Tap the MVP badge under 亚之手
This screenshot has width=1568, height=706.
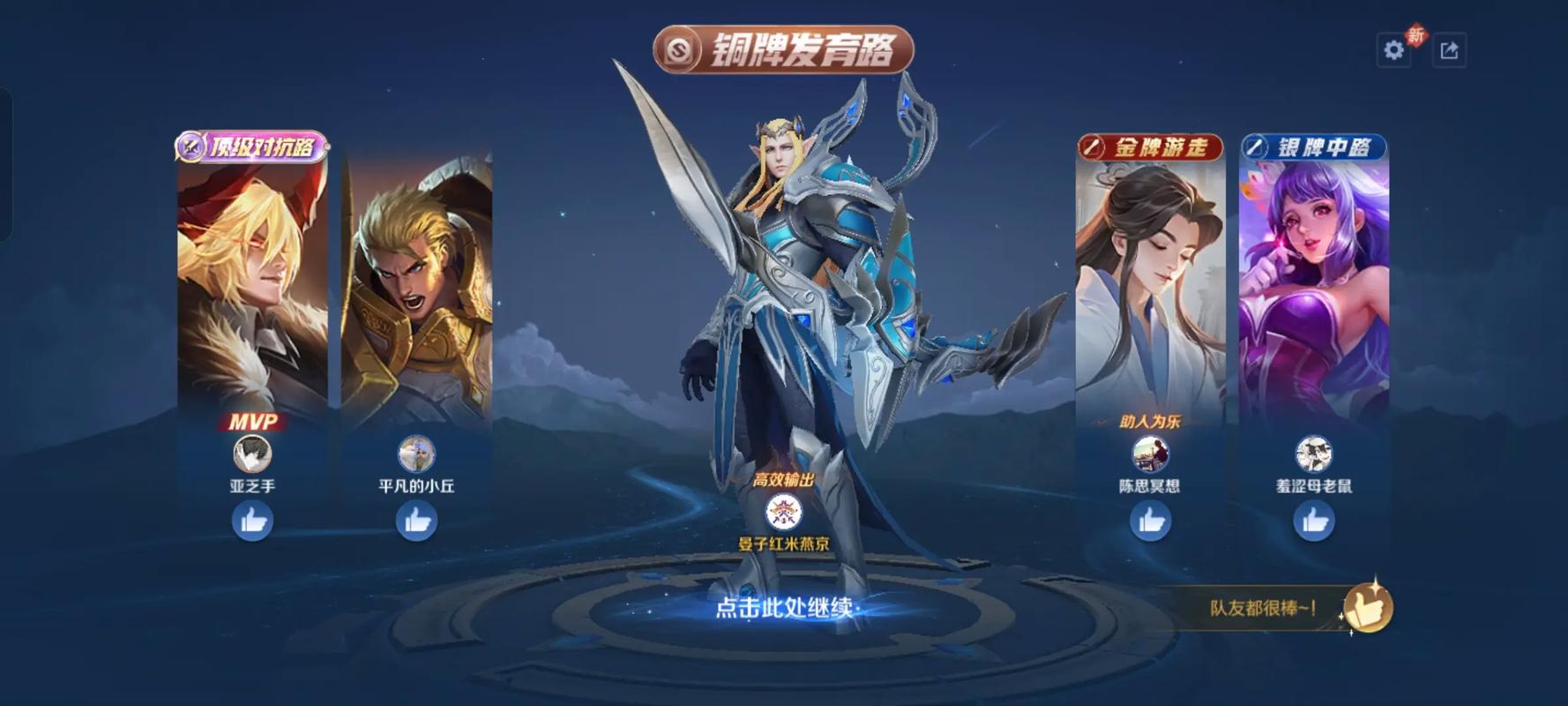point(251,423)
